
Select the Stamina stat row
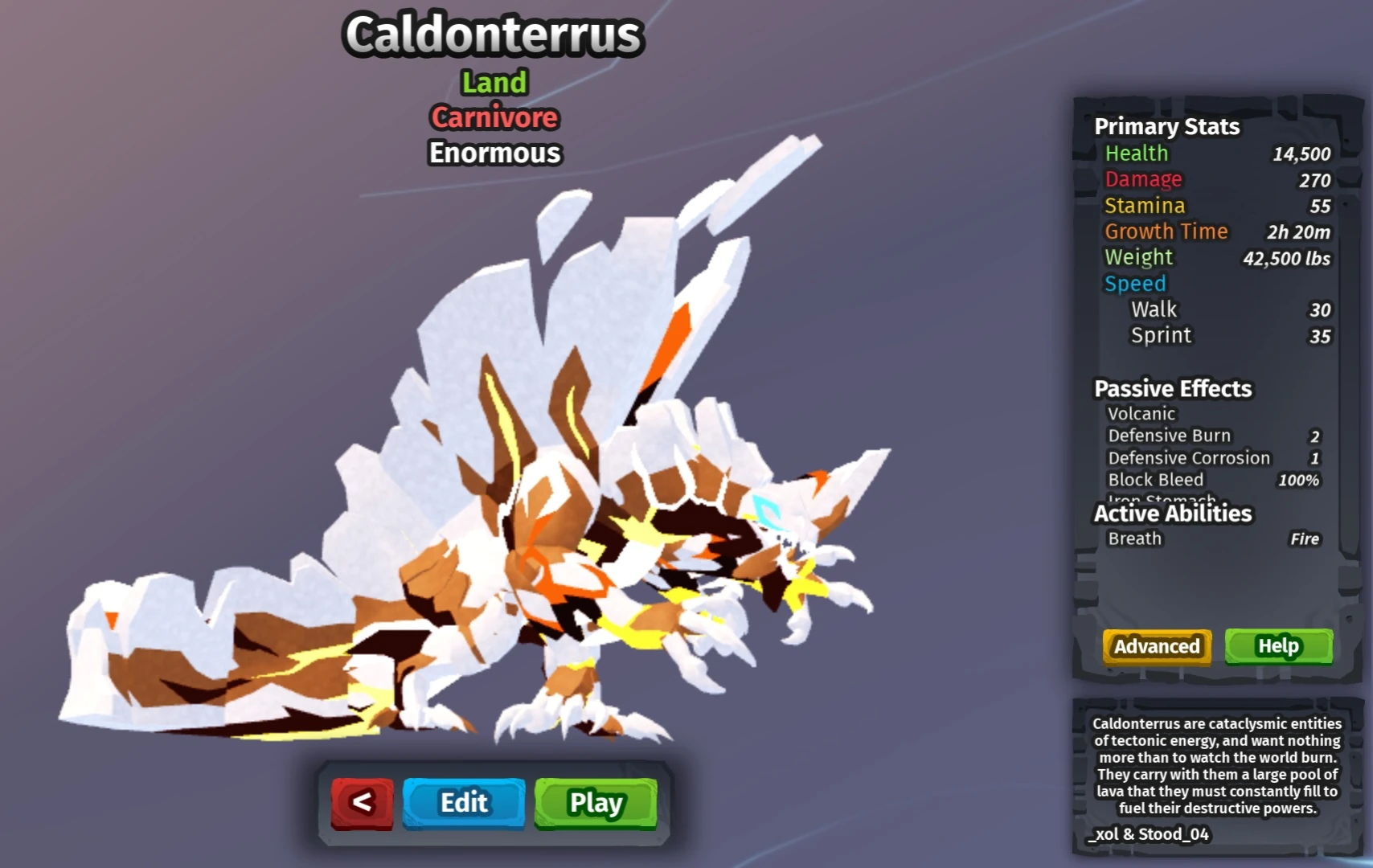pos(1145,206)
